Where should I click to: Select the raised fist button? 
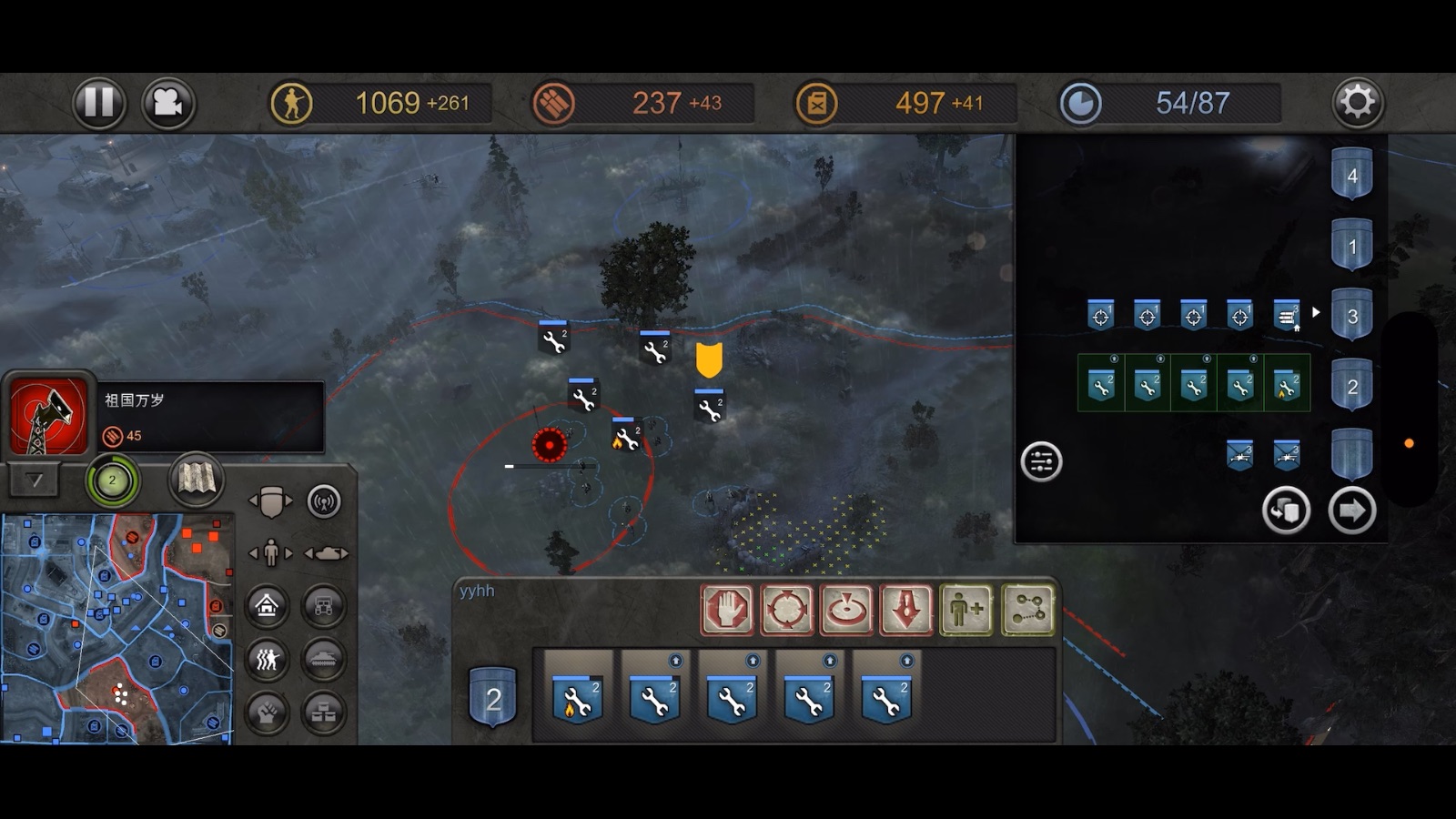tap(267, 713)
